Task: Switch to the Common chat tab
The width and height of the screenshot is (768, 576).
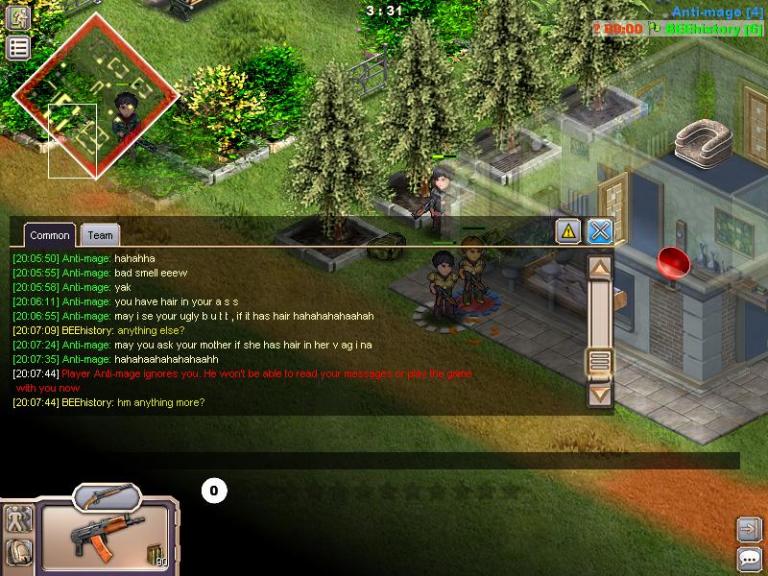Action: pos(49,235)
